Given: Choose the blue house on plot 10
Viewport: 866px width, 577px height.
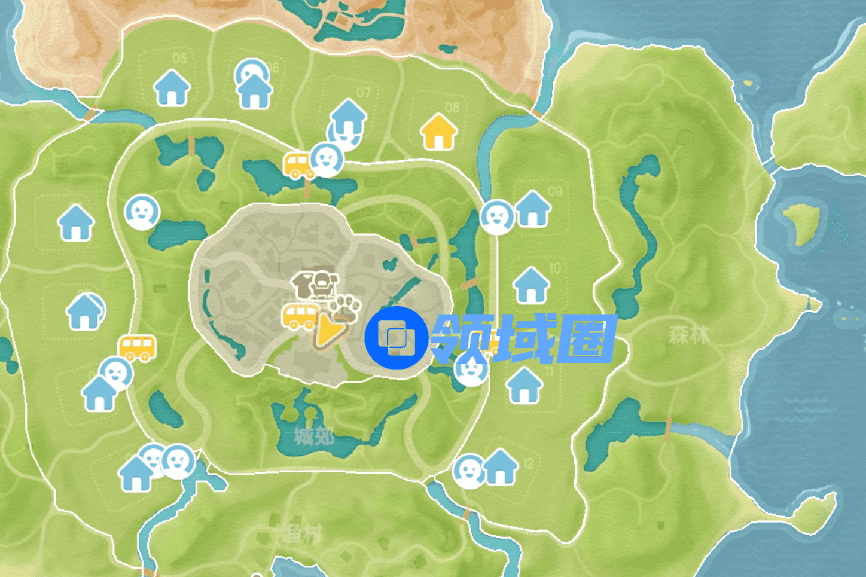Looking at the screenshot, I should (530, 286).
